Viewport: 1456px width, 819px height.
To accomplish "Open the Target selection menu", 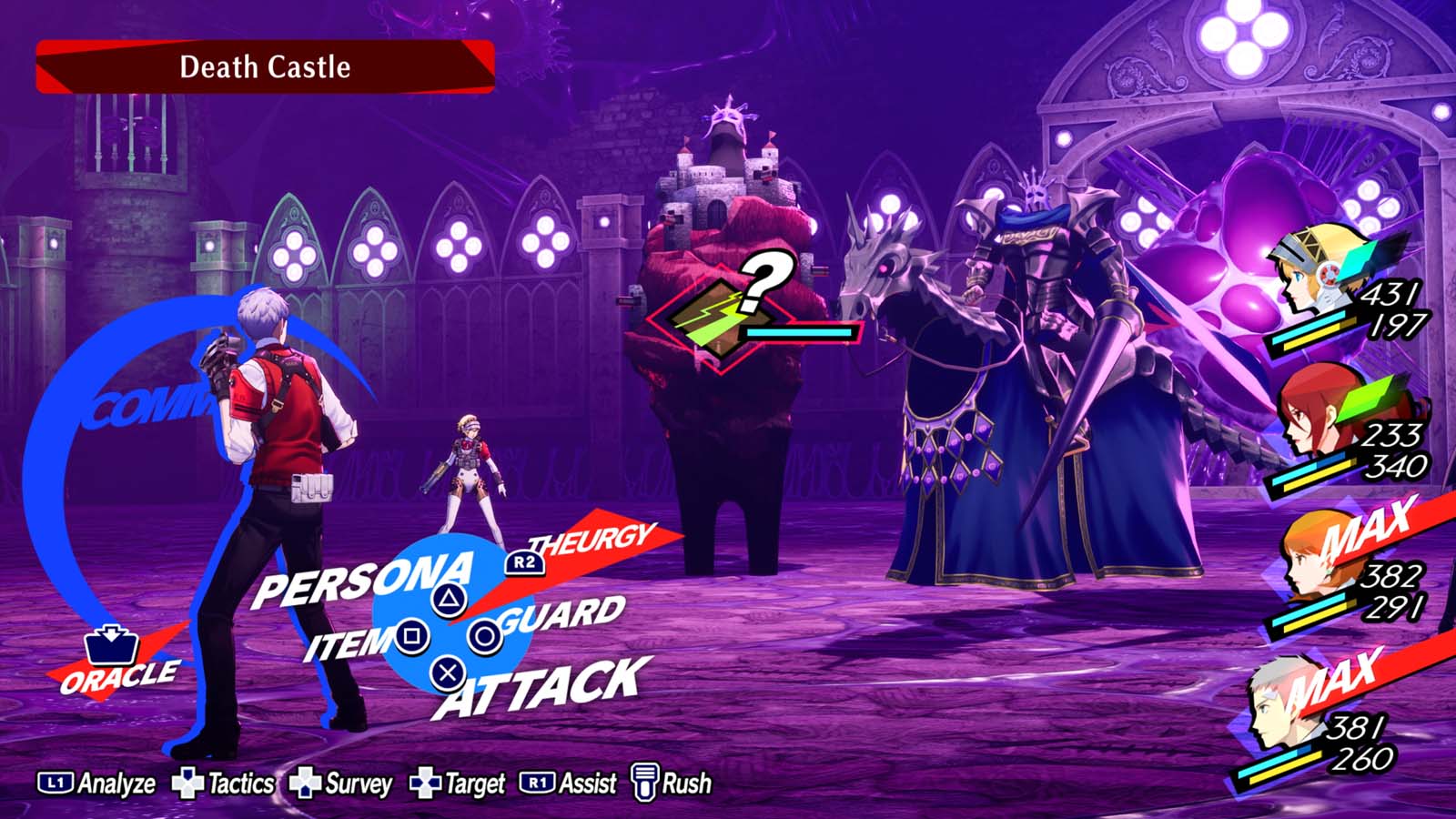I will click(423, 781).
